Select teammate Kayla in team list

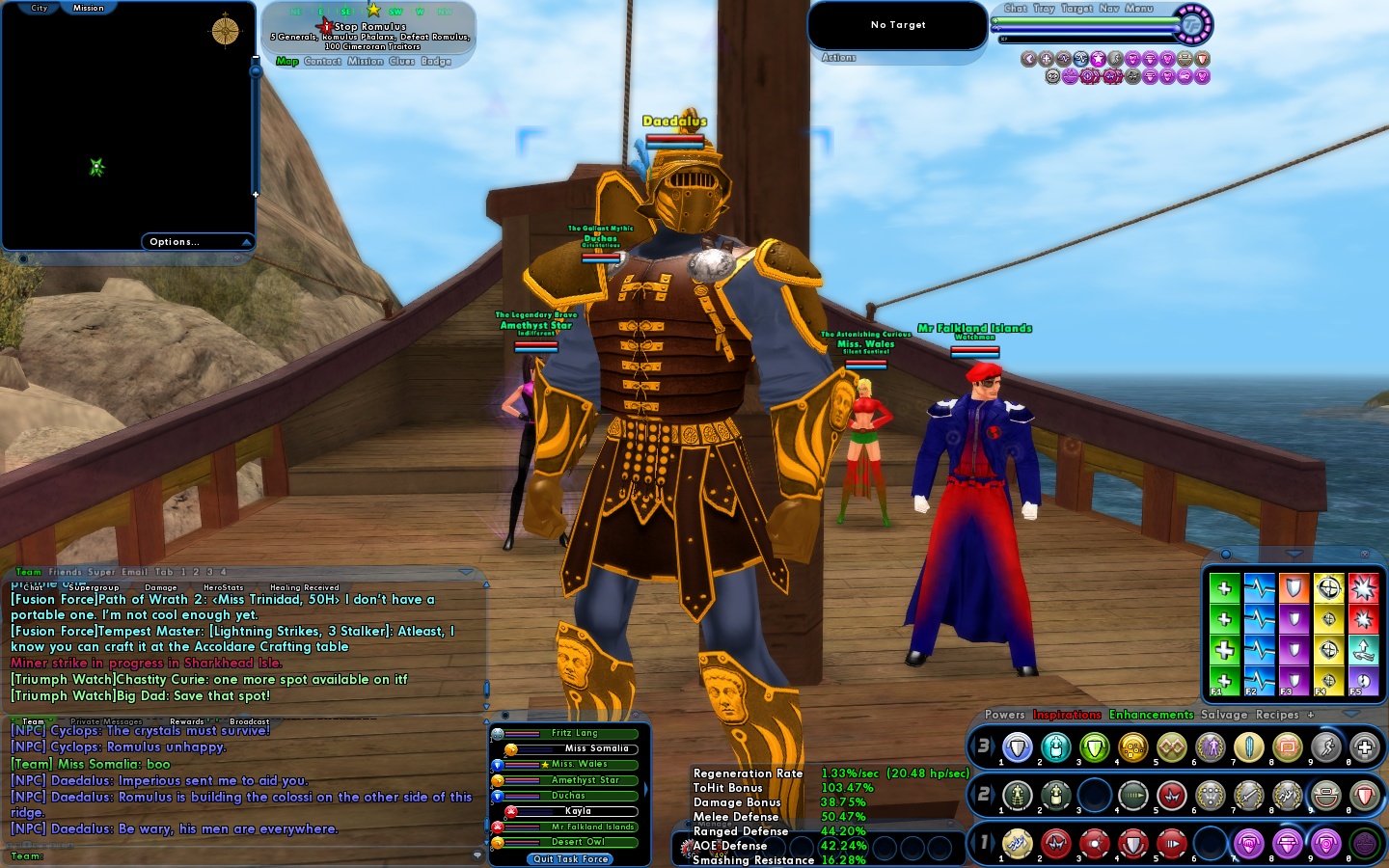[578, 811]
